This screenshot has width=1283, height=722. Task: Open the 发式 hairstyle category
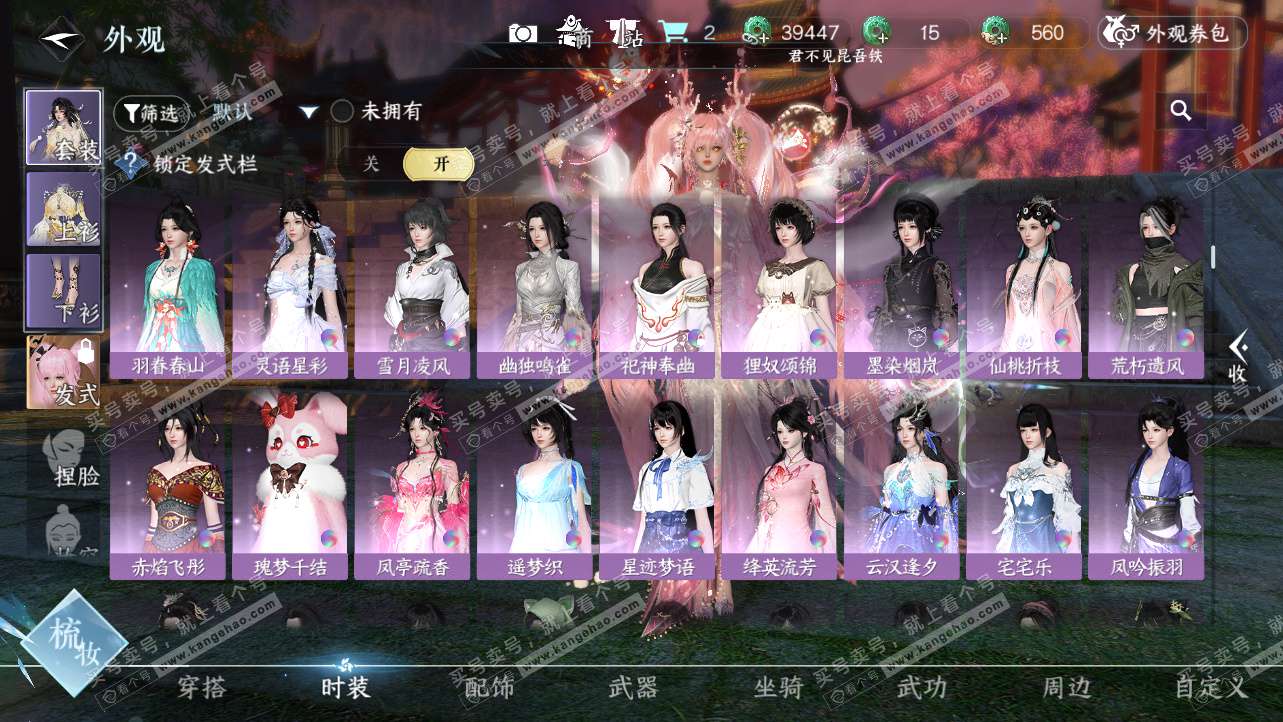[63, 372]
